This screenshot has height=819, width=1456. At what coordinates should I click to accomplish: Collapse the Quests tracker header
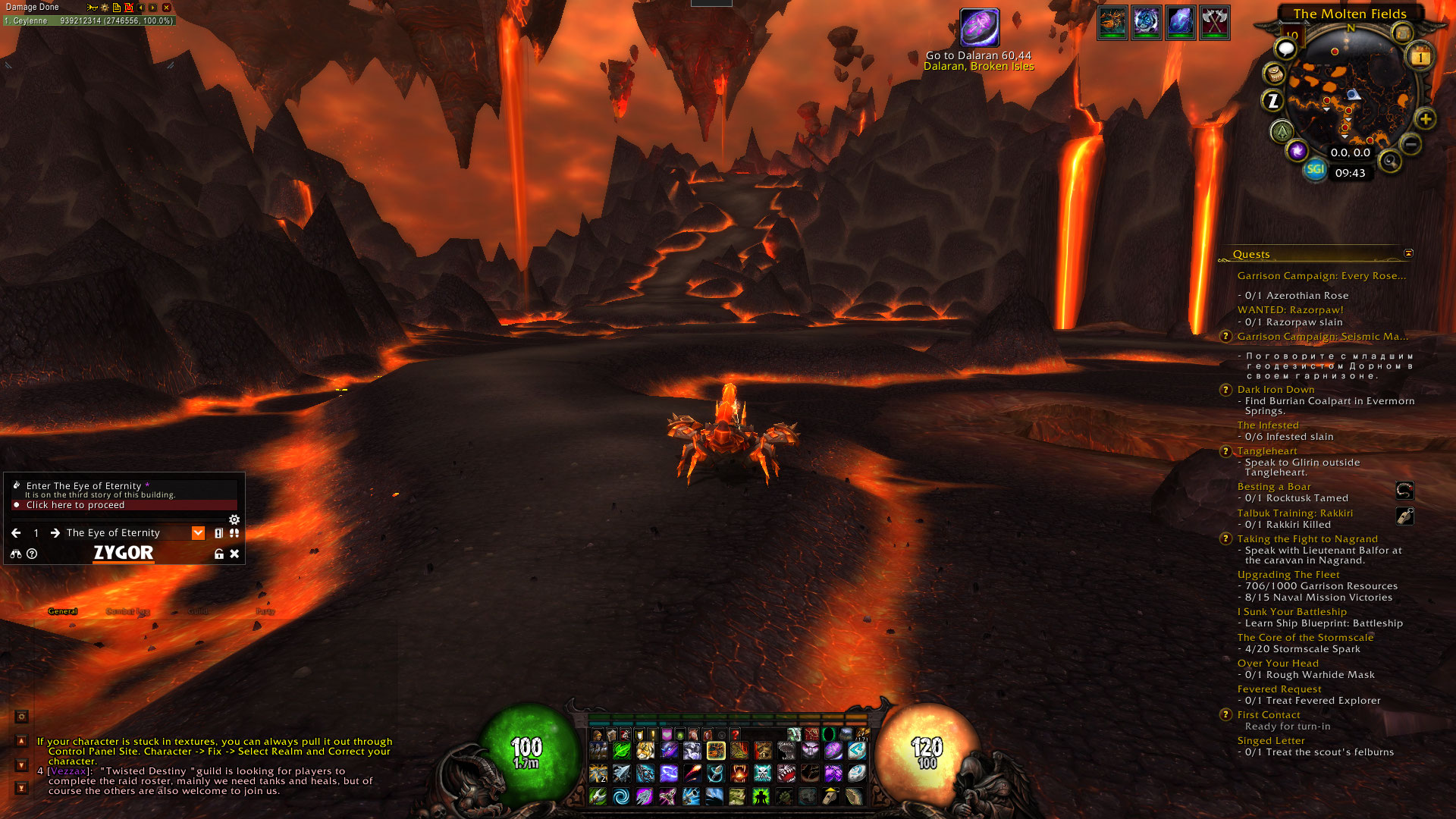1408,253
